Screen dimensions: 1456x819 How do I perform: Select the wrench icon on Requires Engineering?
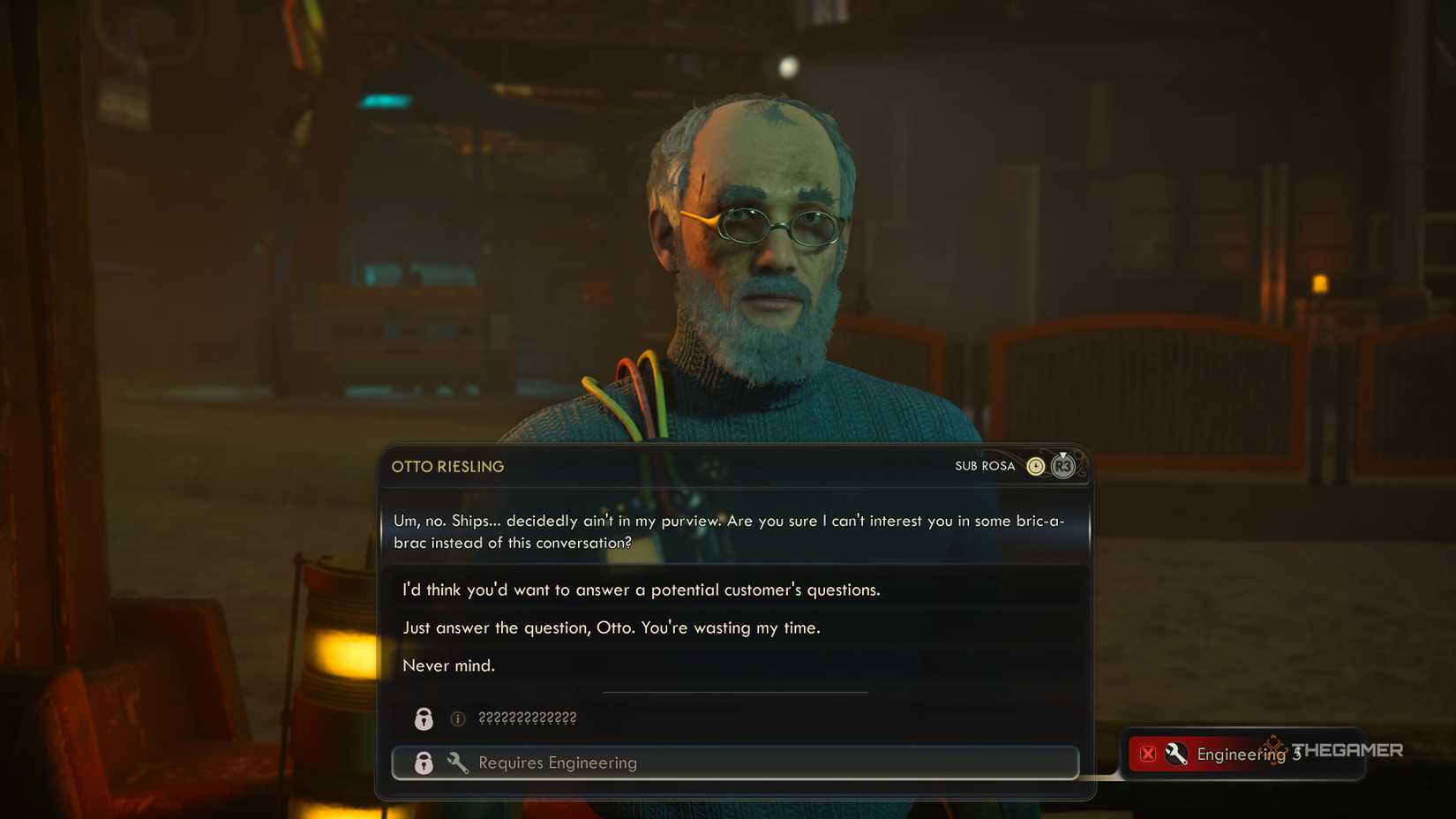coord(458,763)
